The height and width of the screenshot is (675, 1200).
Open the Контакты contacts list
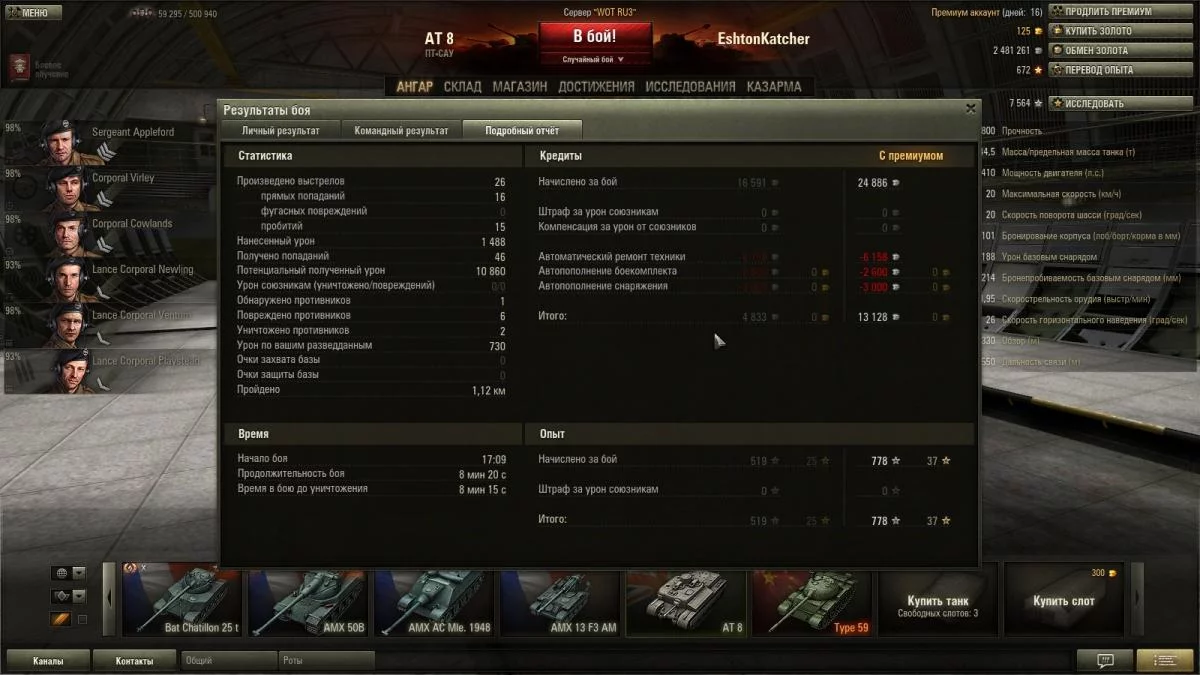coord(134,661)
